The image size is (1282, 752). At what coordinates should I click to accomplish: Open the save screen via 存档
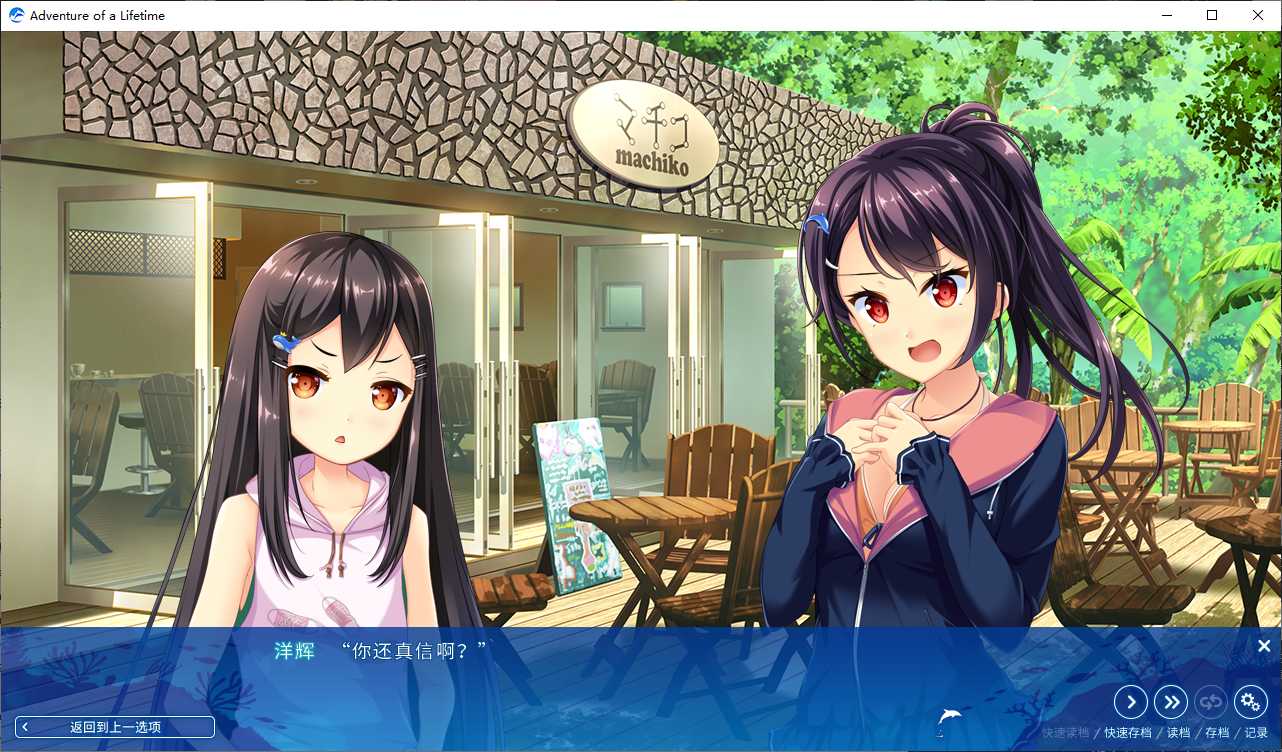[1216, 731]
